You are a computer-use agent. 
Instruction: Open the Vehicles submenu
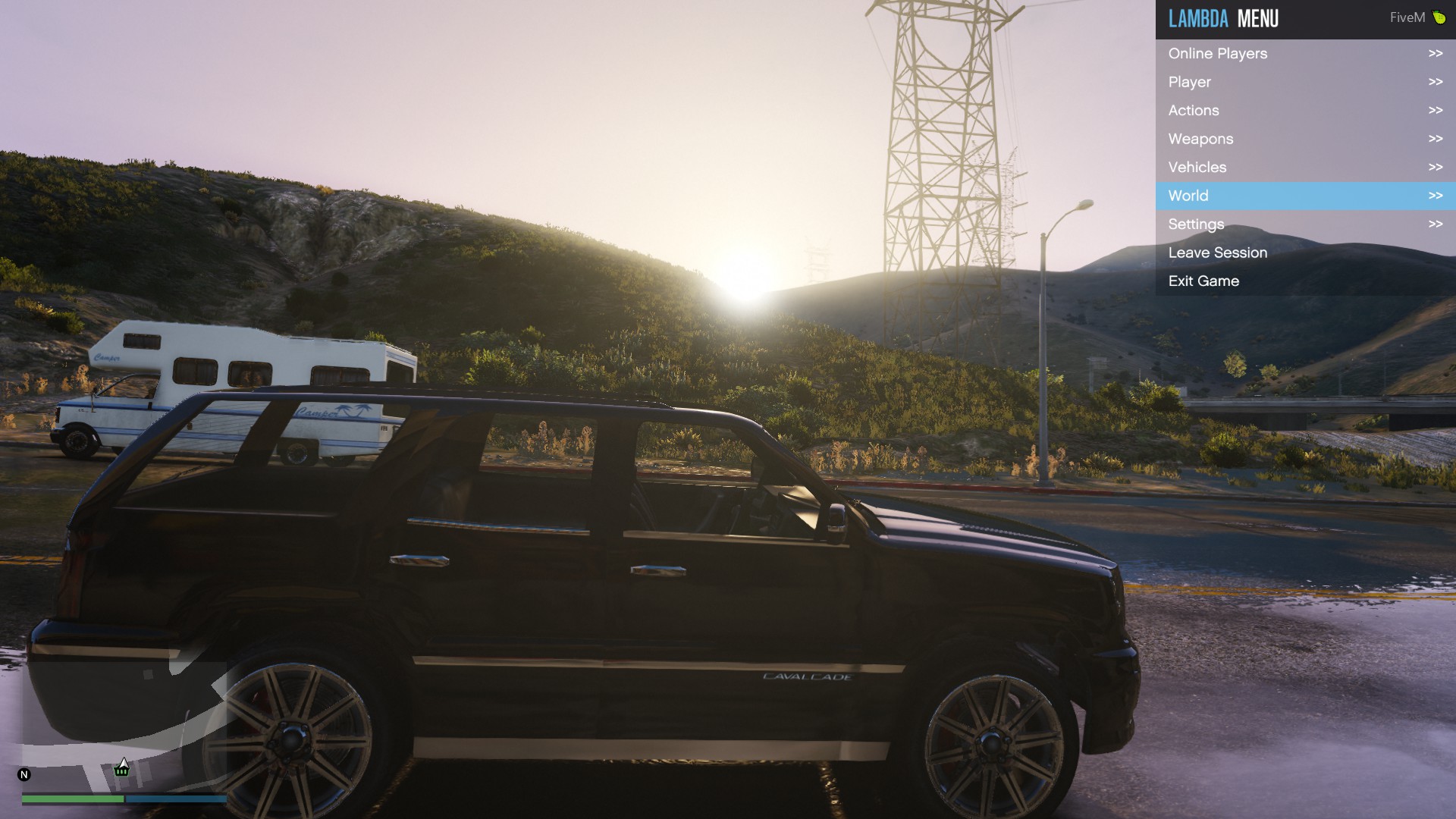point(1304,168)
